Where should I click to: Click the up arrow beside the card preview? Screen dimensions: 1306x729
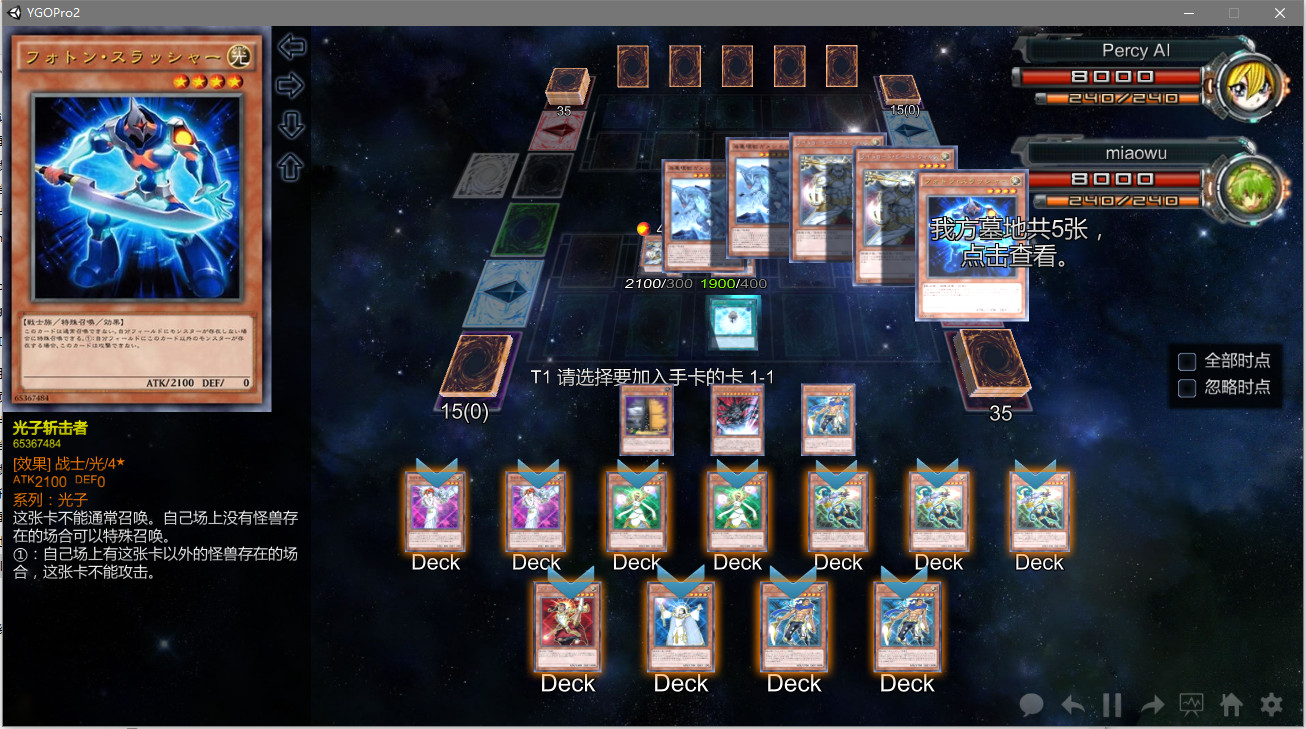tap(291, 166)
